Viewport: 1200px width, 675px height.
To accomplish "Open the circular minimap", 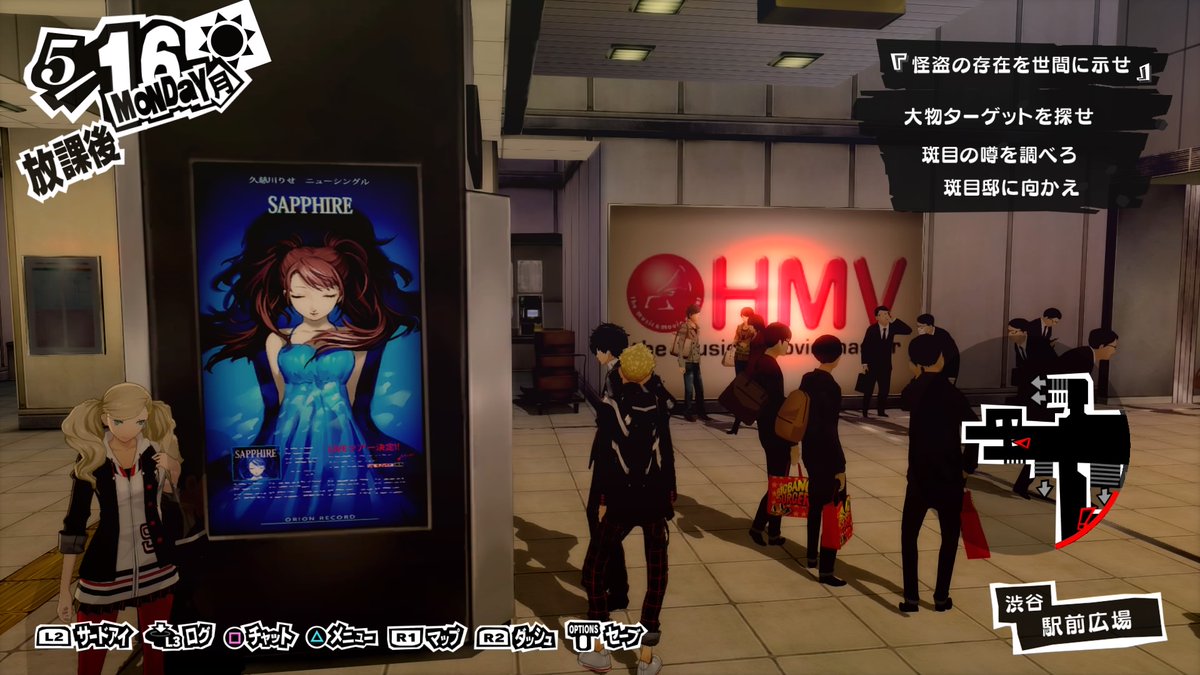I will click(x=1045, y=467).
